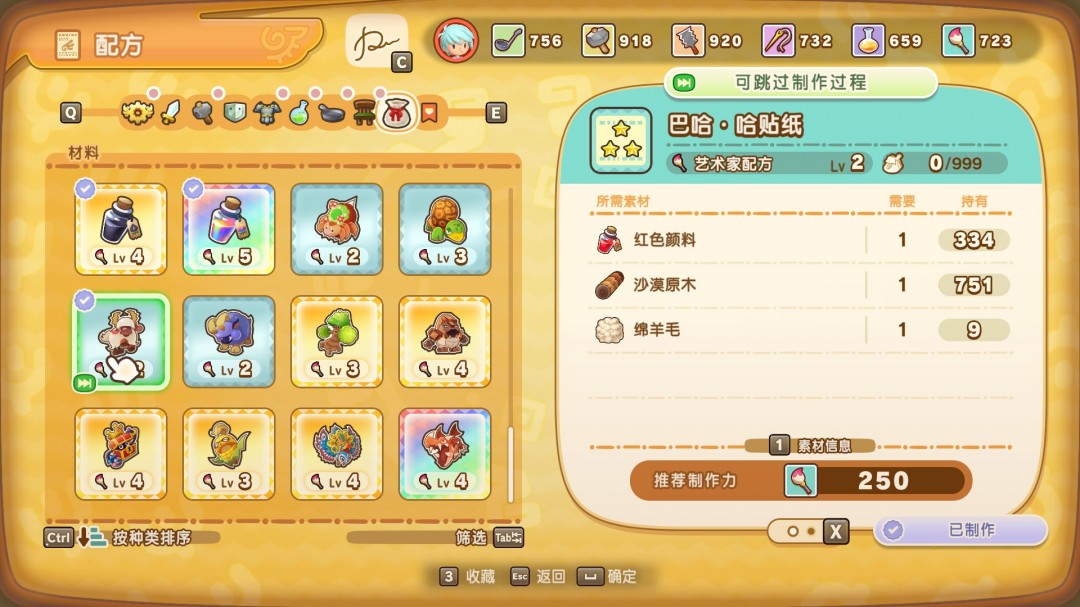The width and height of the screenshot is (1080, 607).
Task: Select the tree monster sticker recipe
Action: (337, 341)
